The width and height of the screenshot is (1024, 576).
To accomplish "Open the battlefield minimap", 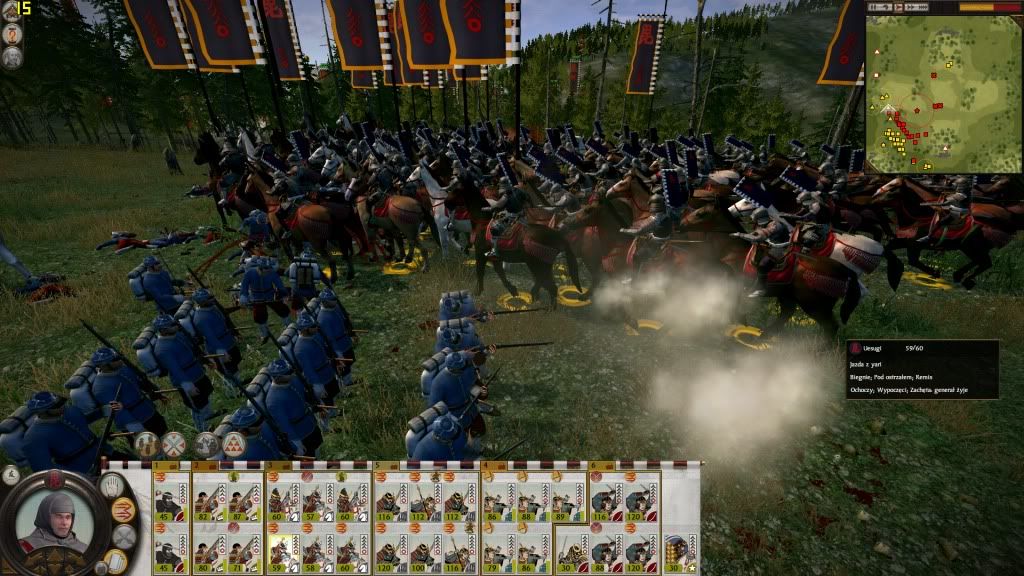I will [x=943, y=93].
